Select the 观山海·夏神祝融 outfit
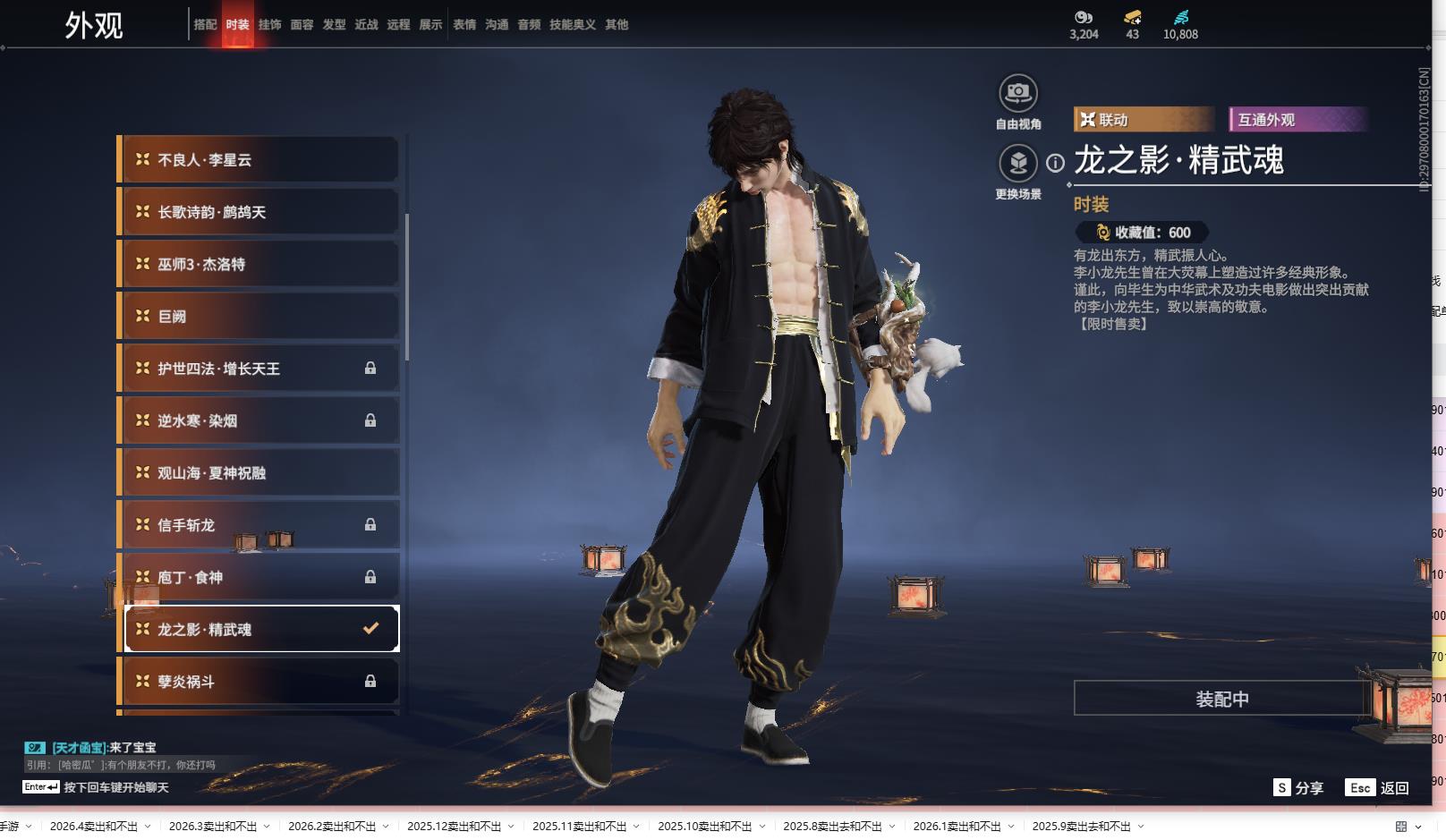Screen dimensions: 1446x840 (x=259, y=472)
